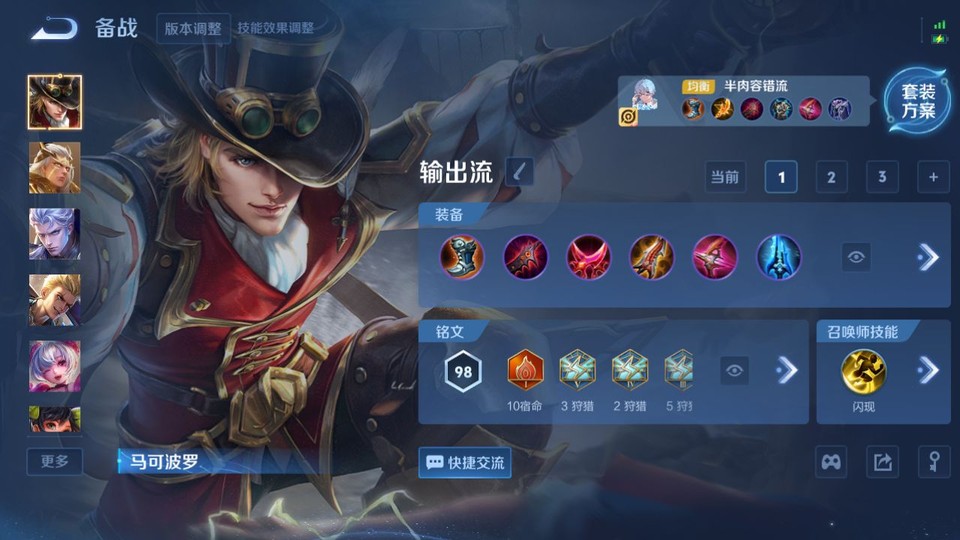Open the 版本调整 tab

[x=193, y=28]
